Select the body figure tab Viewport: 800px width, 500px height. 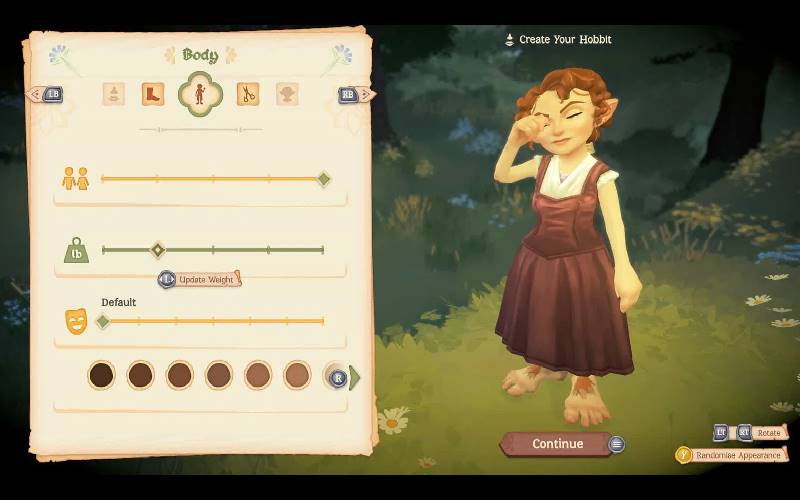tap(200, 94)
